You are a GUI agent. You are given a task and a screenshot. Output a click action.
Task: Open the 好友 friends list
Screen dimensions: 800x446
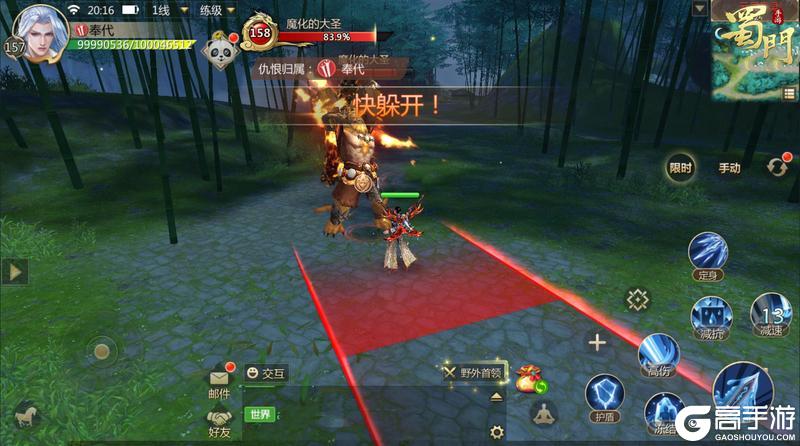click(x=219, y=421)
